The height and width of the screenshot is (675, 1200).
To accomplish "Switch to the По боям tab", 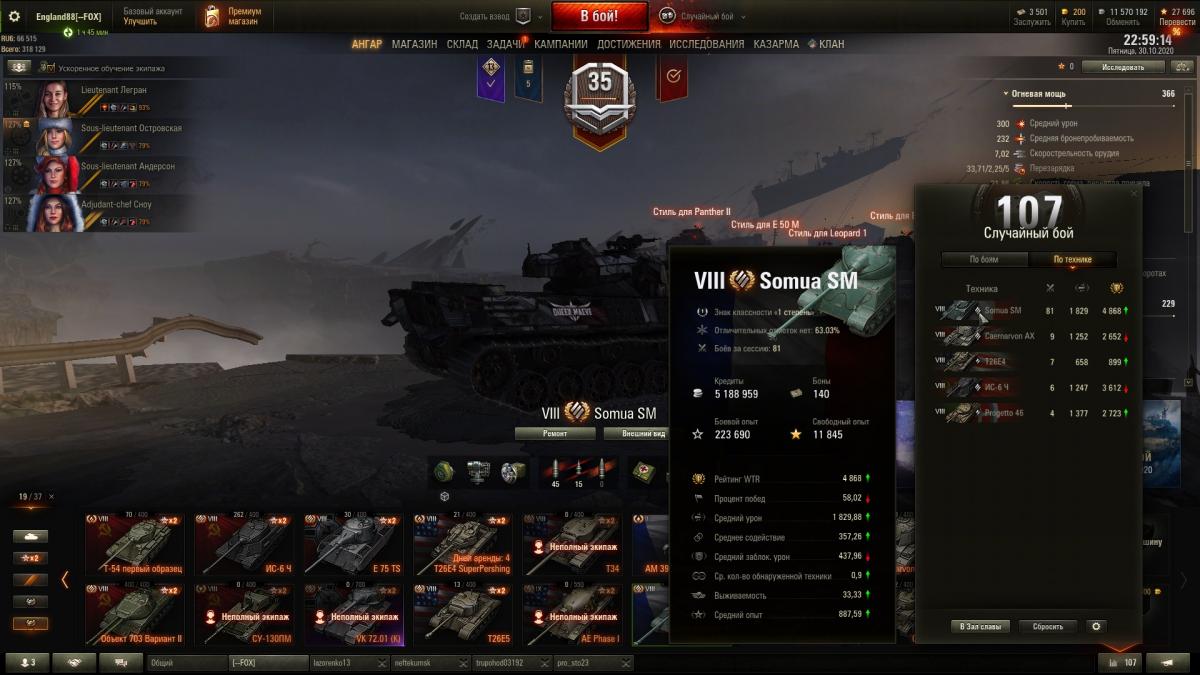I will click(984, 259).
